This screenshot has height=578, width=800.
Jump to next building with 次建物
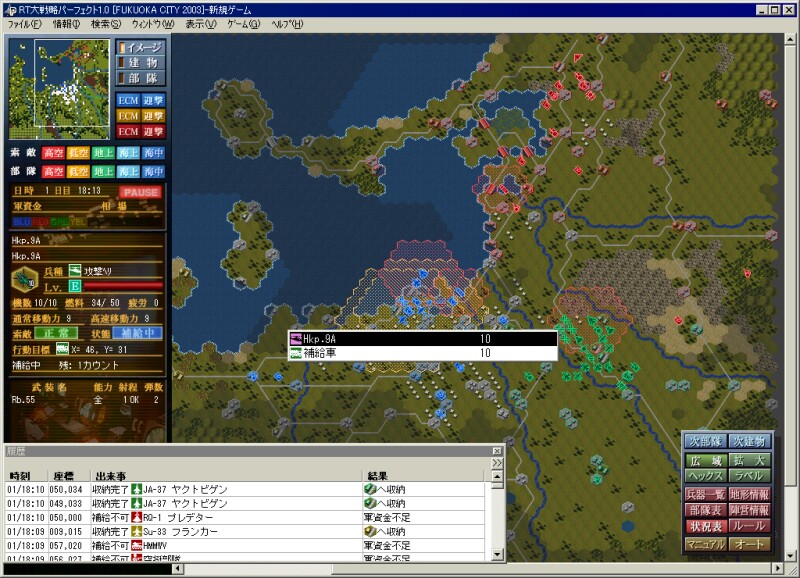click(750, 441)
